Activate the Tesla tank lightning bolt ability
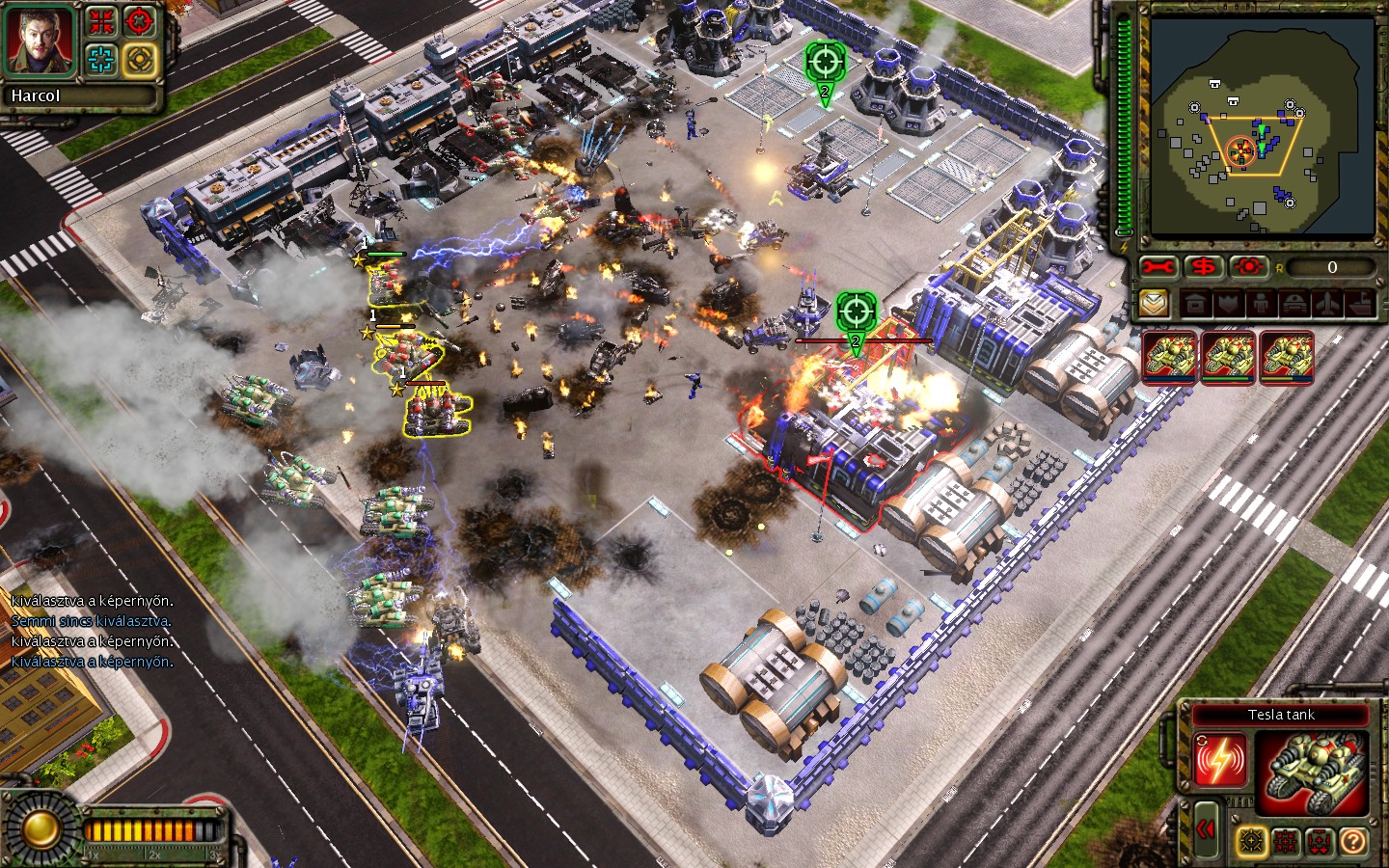The image size is (1389, 868). tap(1219, 759)
